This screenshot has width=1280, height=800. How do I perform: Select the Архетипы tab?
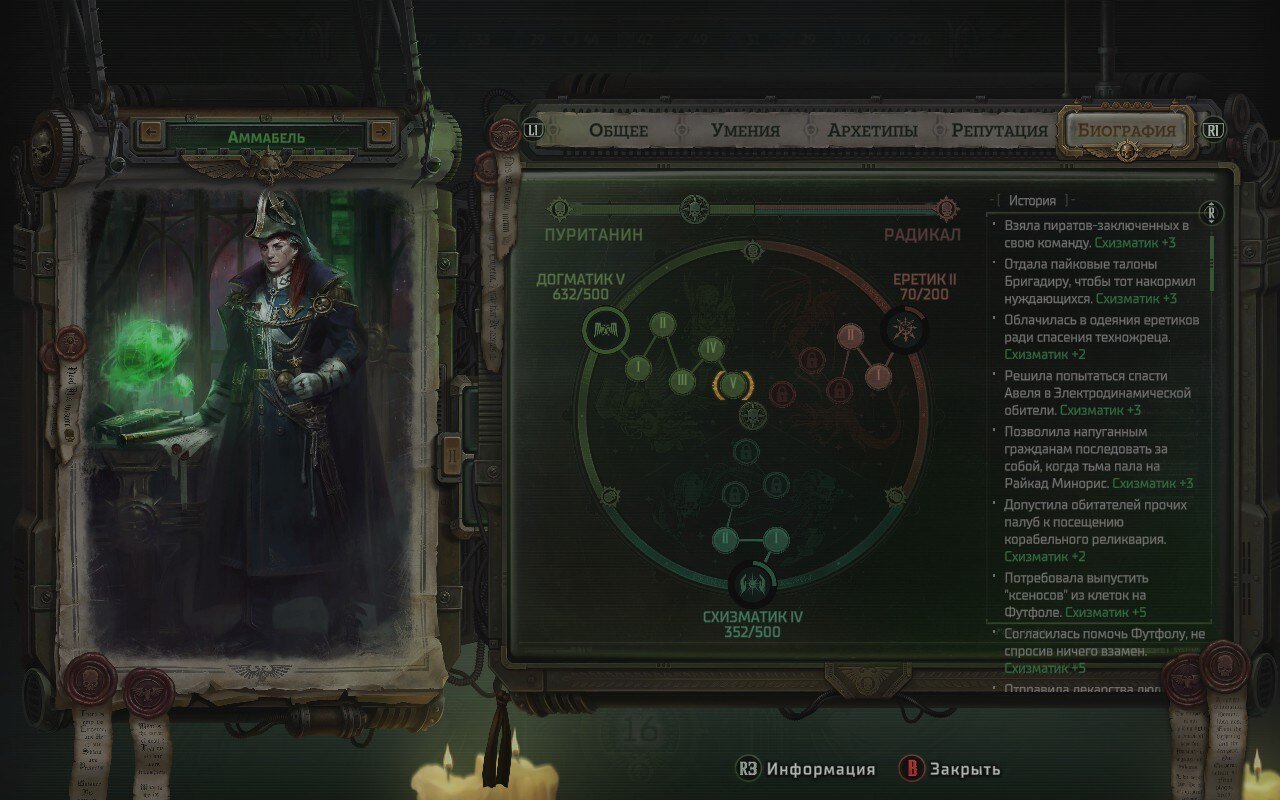(x=872, y=130)
